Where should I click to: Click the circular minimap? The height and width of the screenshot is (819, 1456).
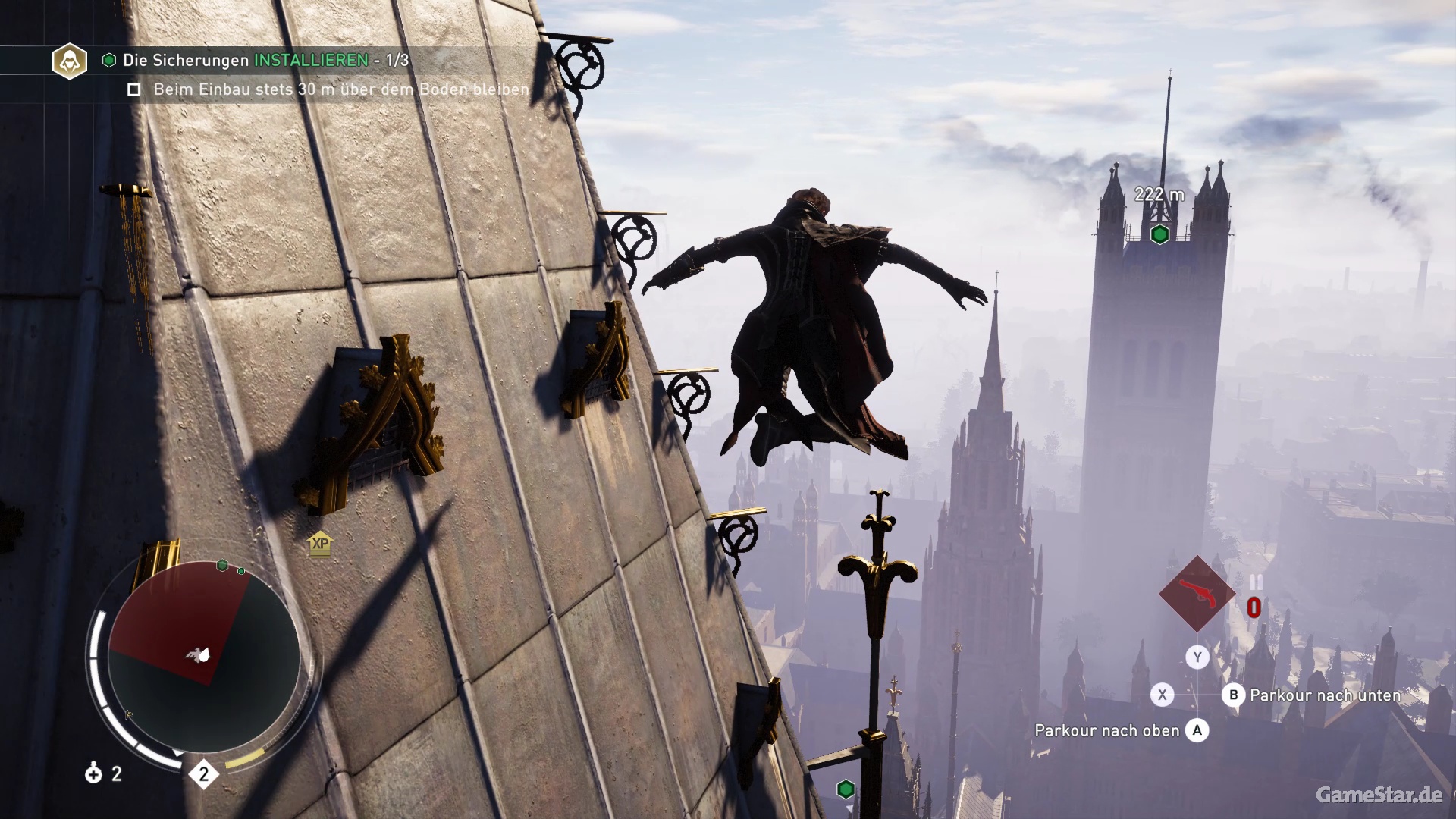203,656
